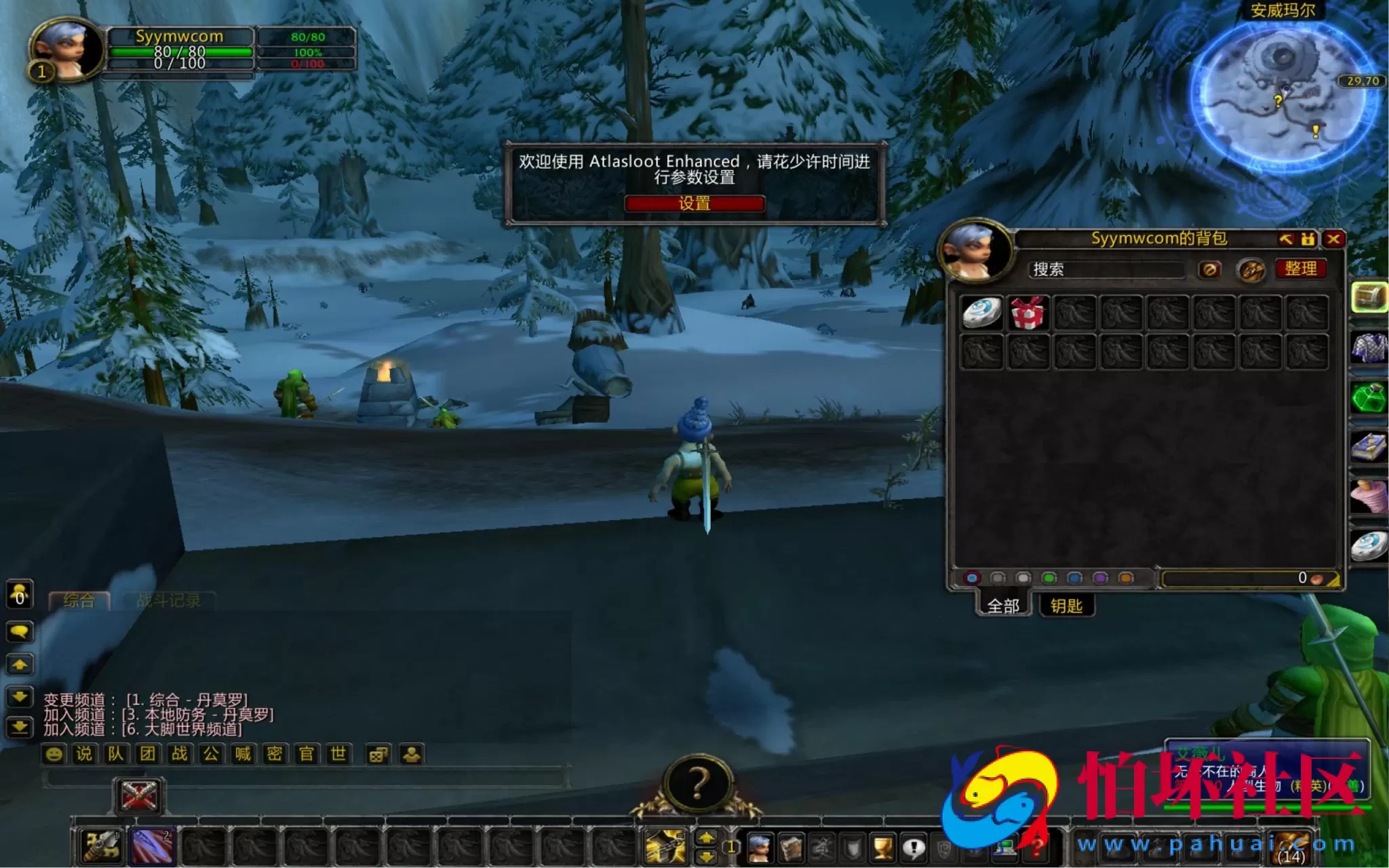Toggle the padlock icon on the backpack title bar

[1308, 240]
